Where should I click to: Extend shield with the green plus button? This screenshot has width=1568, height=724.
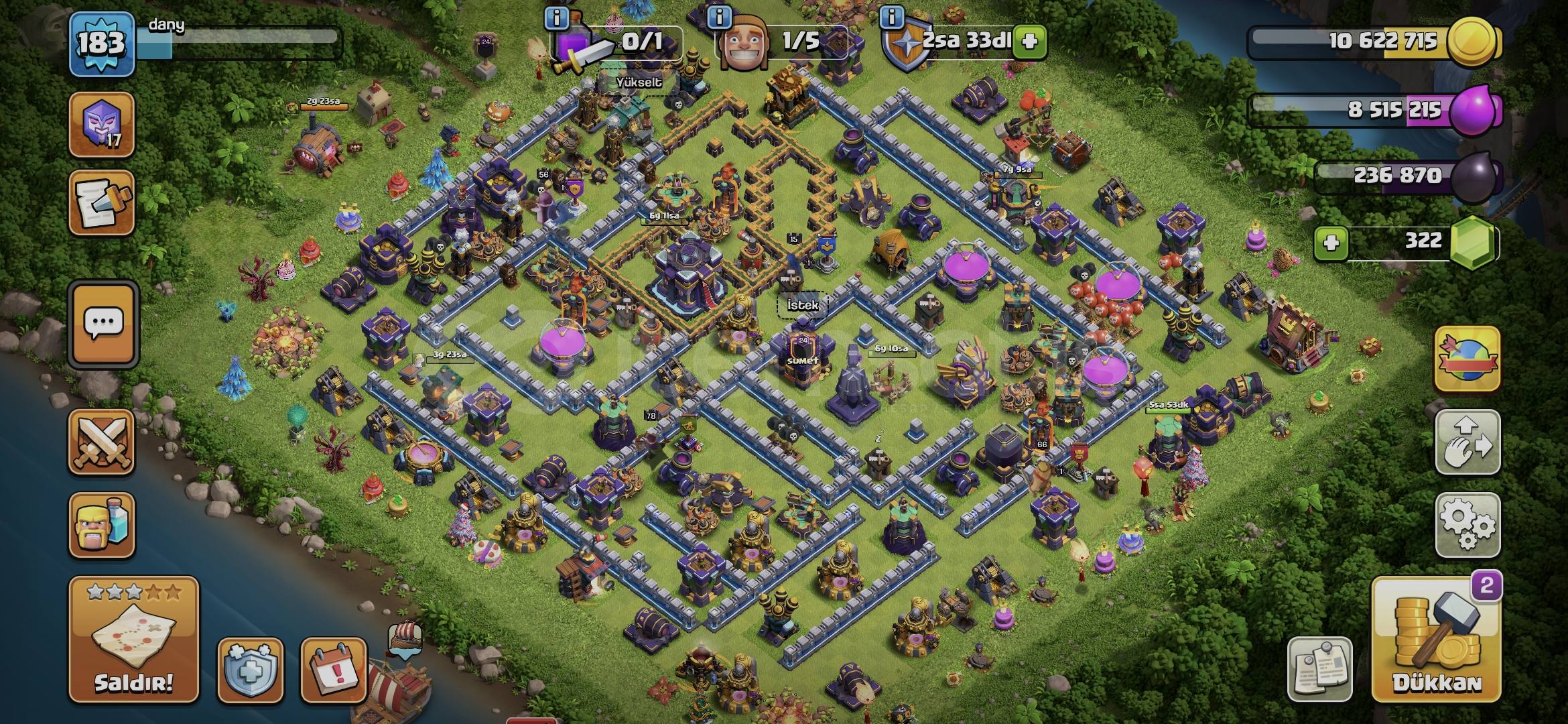[x=1030, y=42]
